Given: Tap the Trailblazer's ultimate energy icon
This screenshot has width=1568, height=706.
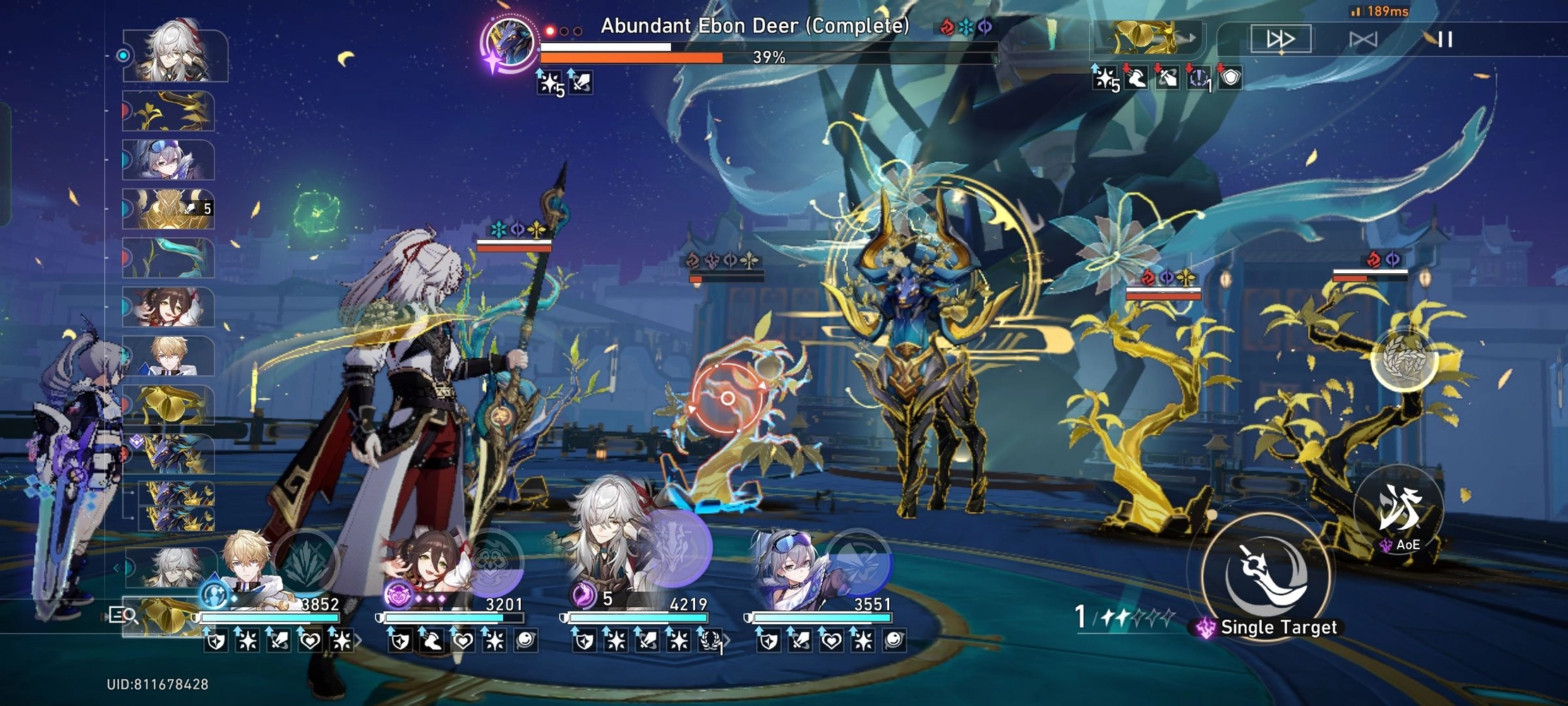Looking at the screenshot, I should click(214, 597).
